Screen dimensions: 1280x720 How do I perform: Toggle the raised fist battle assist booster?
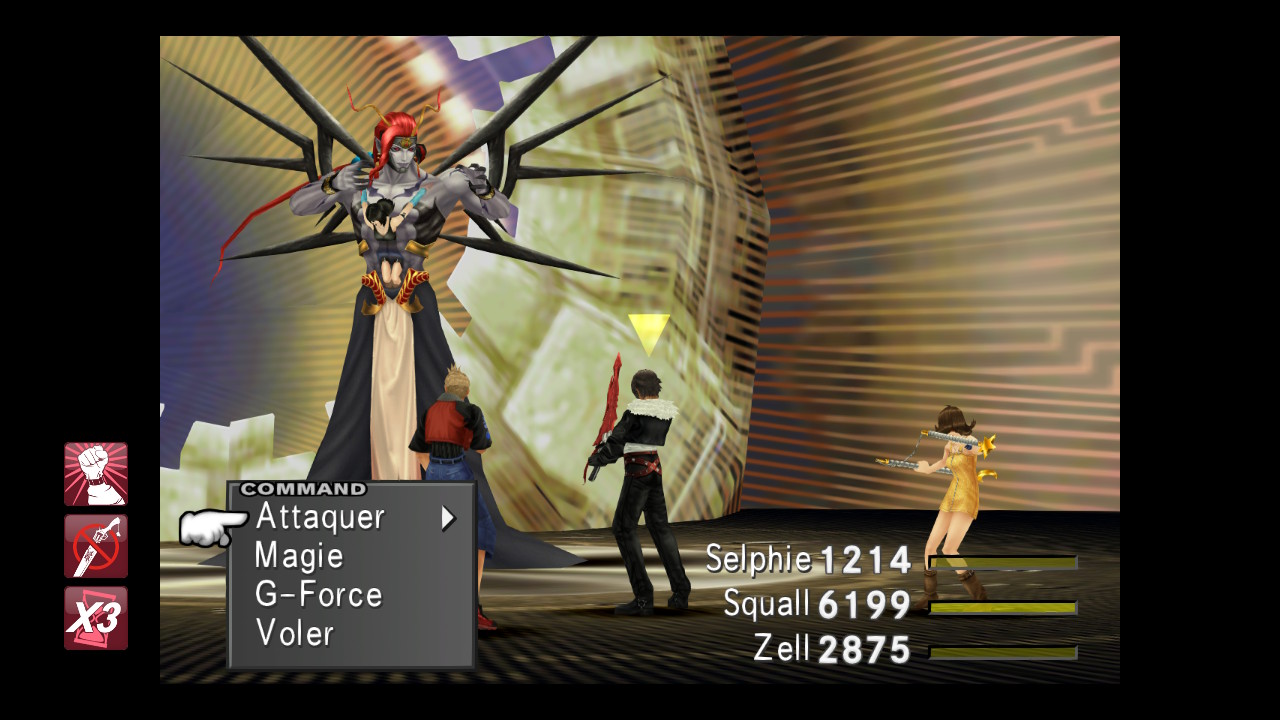click(x=96, y=474)
